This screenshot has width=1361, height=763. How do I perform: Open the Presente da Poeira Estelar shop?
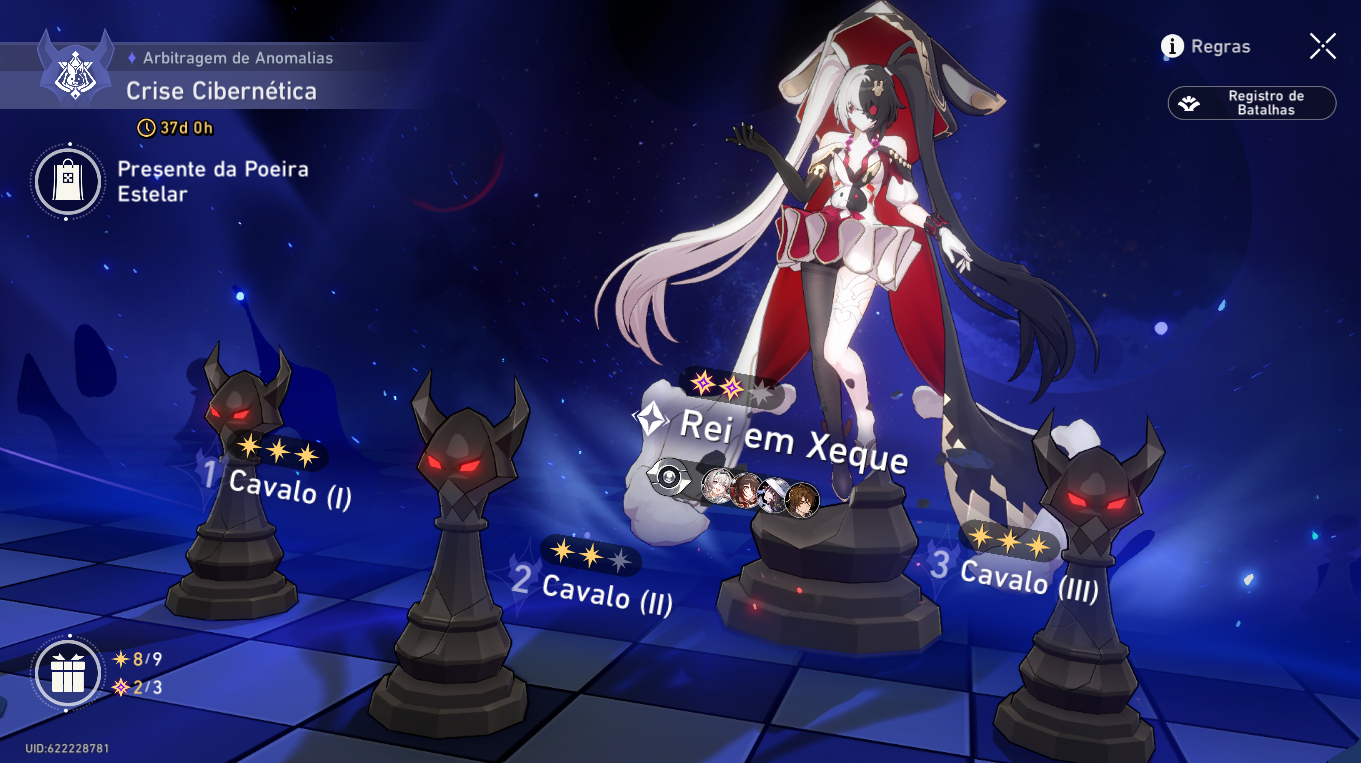pos(68,182)
